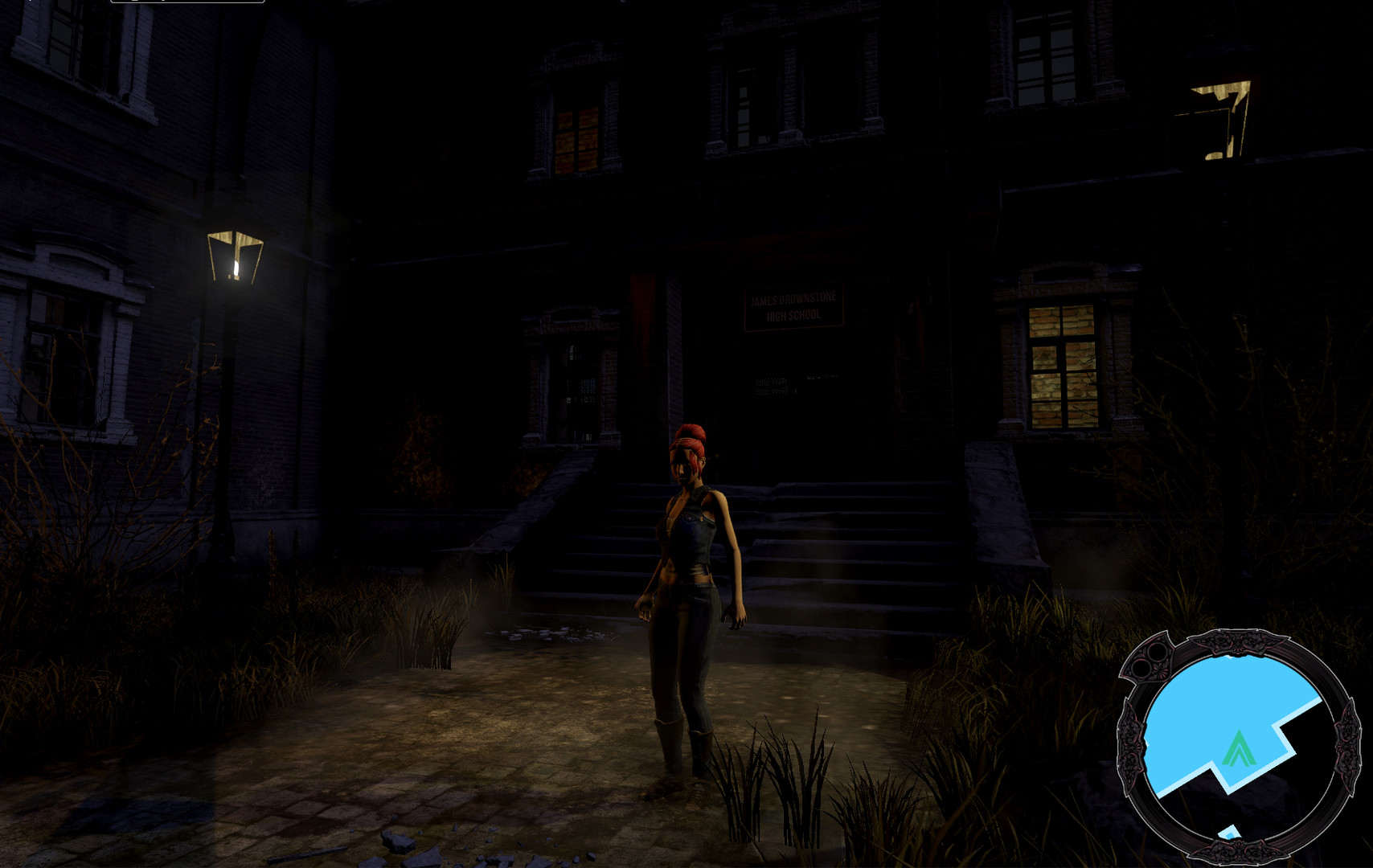1373x868 pixels.
Task: Click the green player arrow on the minimap
Action: [x=1239, y=747]
